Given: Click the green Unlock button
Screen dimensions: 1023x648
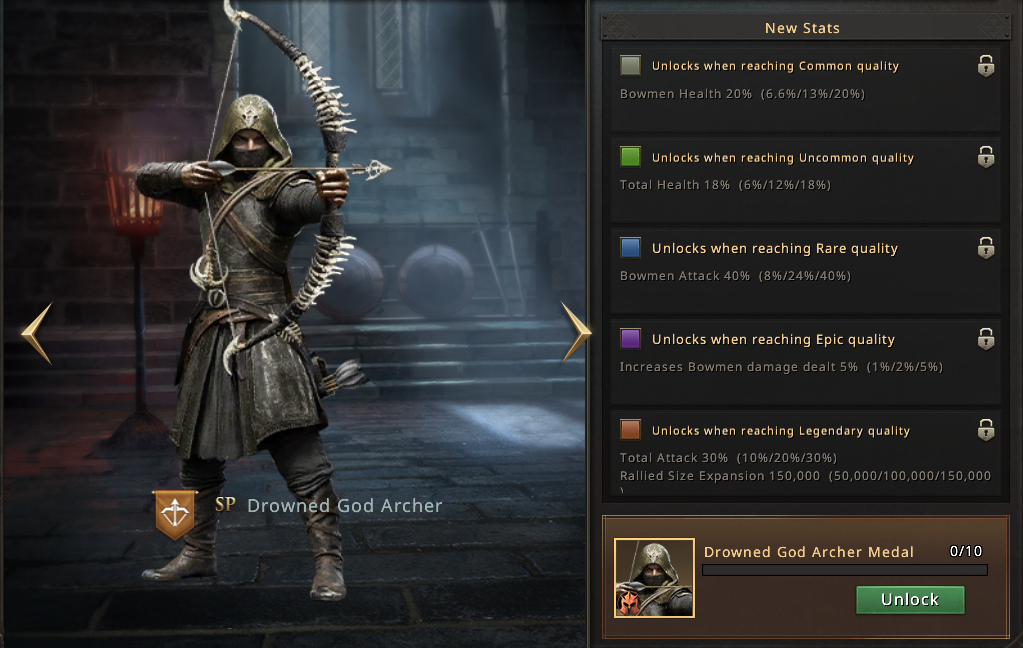Looking at the screenshot, I should click(910, 600).
